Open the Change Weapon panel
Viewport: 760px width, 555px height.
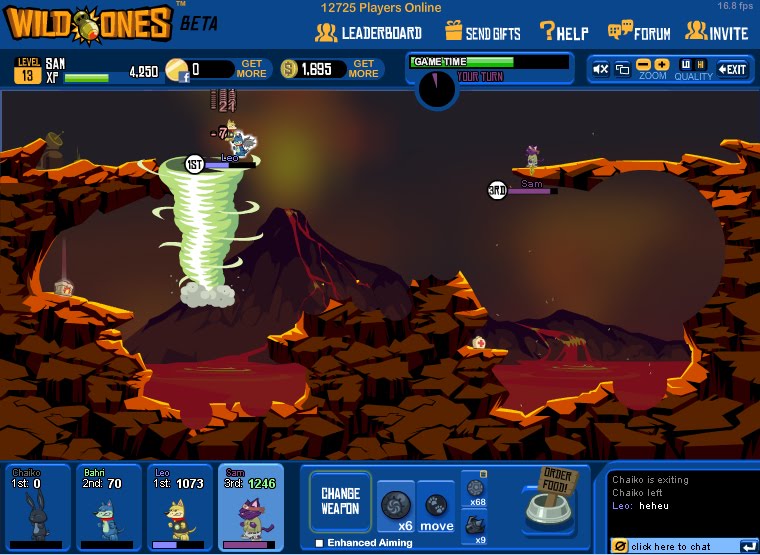coord(340,501)
